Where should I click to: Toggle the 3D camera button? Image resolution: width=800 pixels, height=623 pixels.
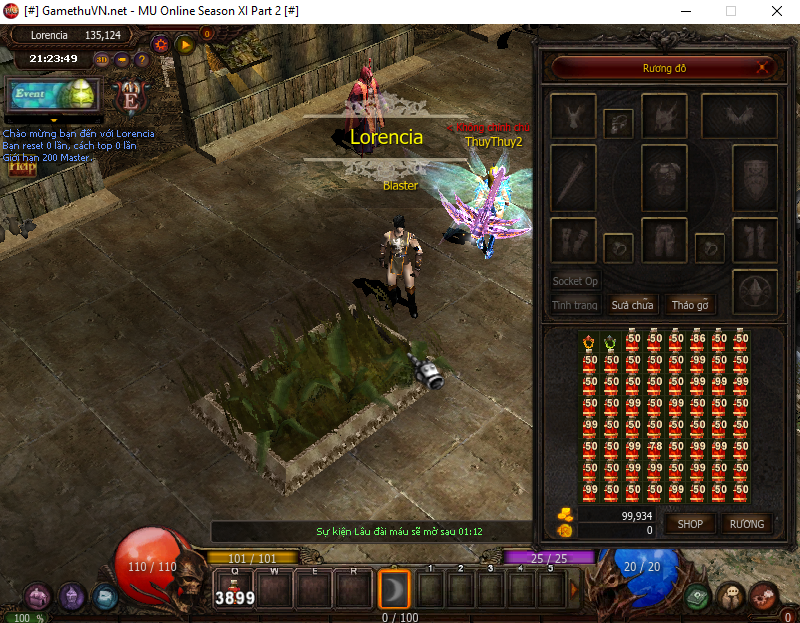[102, 59]
